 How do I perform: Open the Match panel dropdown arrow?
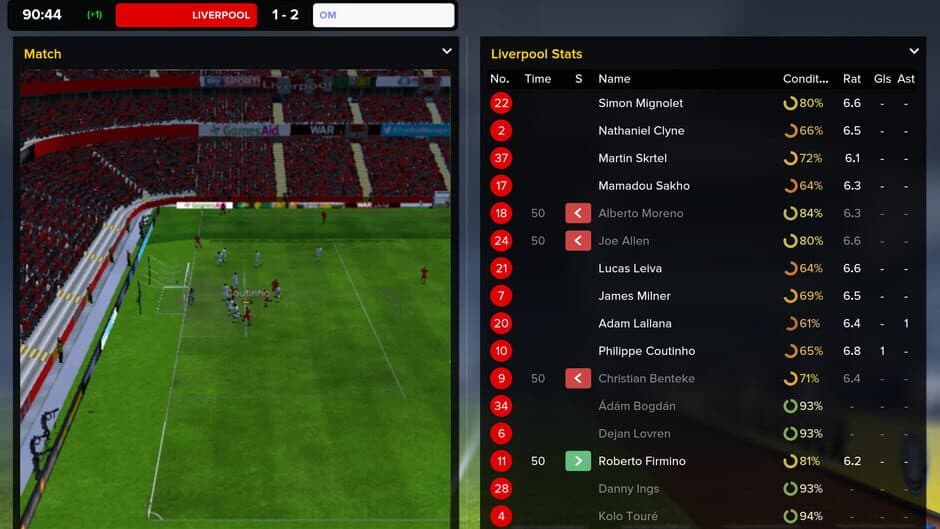click(x=447, y=51)
